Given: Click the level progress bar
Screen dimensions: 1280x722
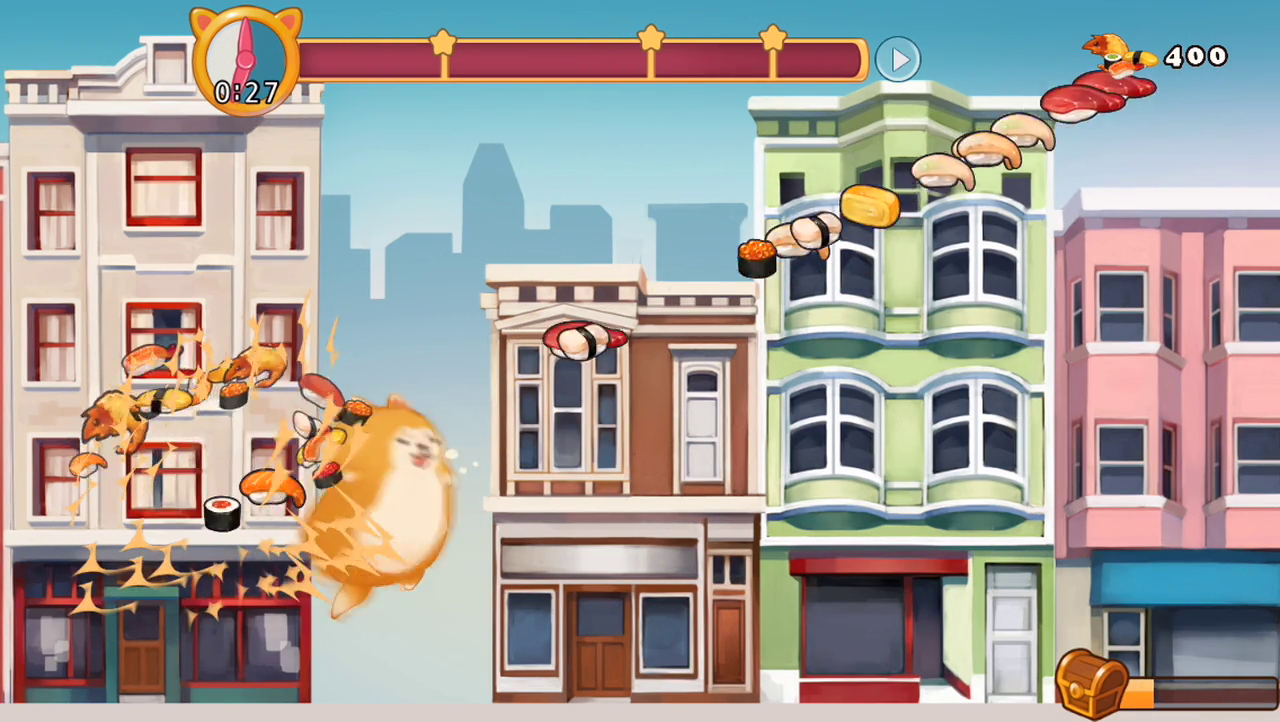Looking at the screenshot, I should point(580,60).
